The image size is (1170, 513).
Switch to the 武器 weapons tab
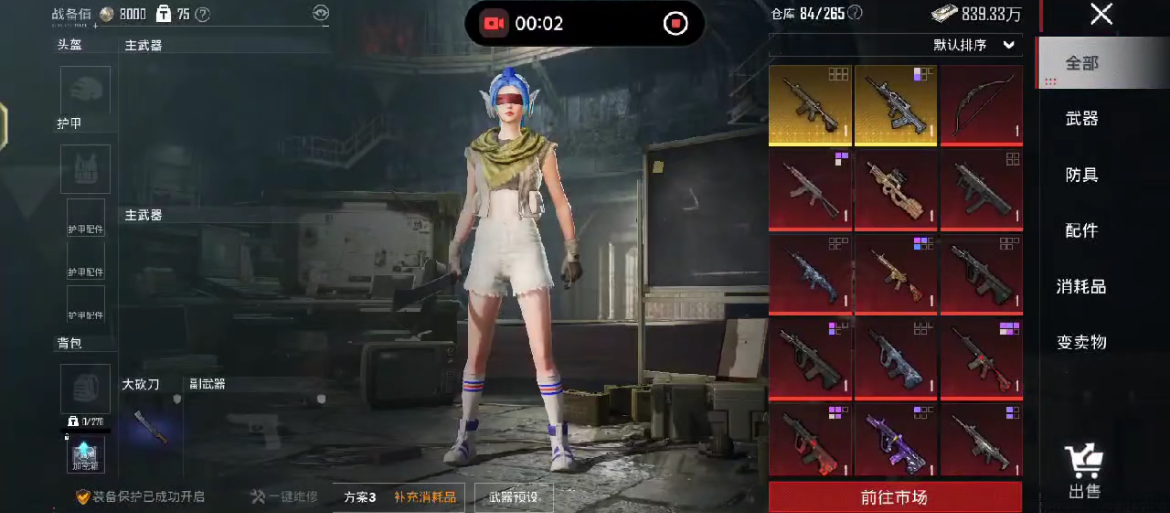(x=1081, y=118)
